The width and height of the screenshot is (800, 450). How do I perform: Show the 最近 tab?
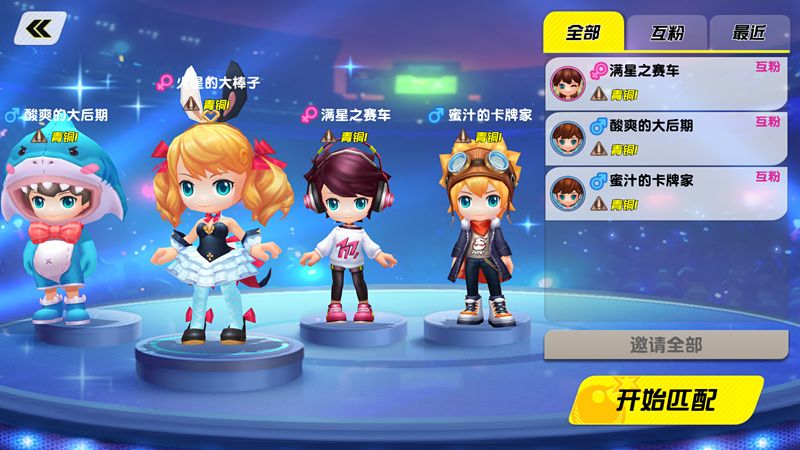[x=748, y=32]
